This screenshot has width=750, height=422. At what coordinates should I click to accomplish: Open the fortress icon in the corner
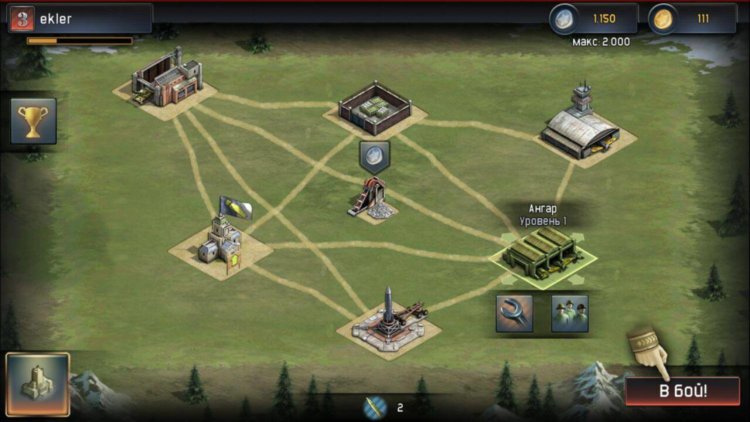(37, 384)
